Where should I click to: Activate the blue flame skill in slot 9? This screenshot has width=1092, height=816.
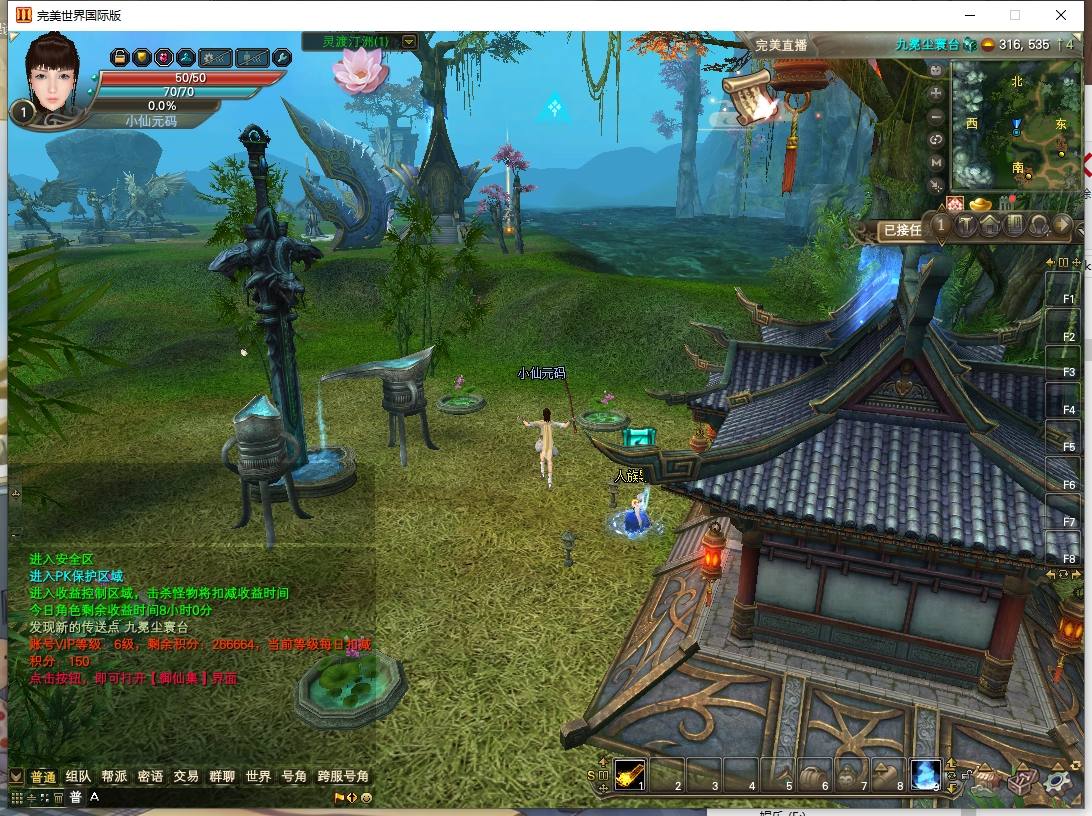[924, 774]
